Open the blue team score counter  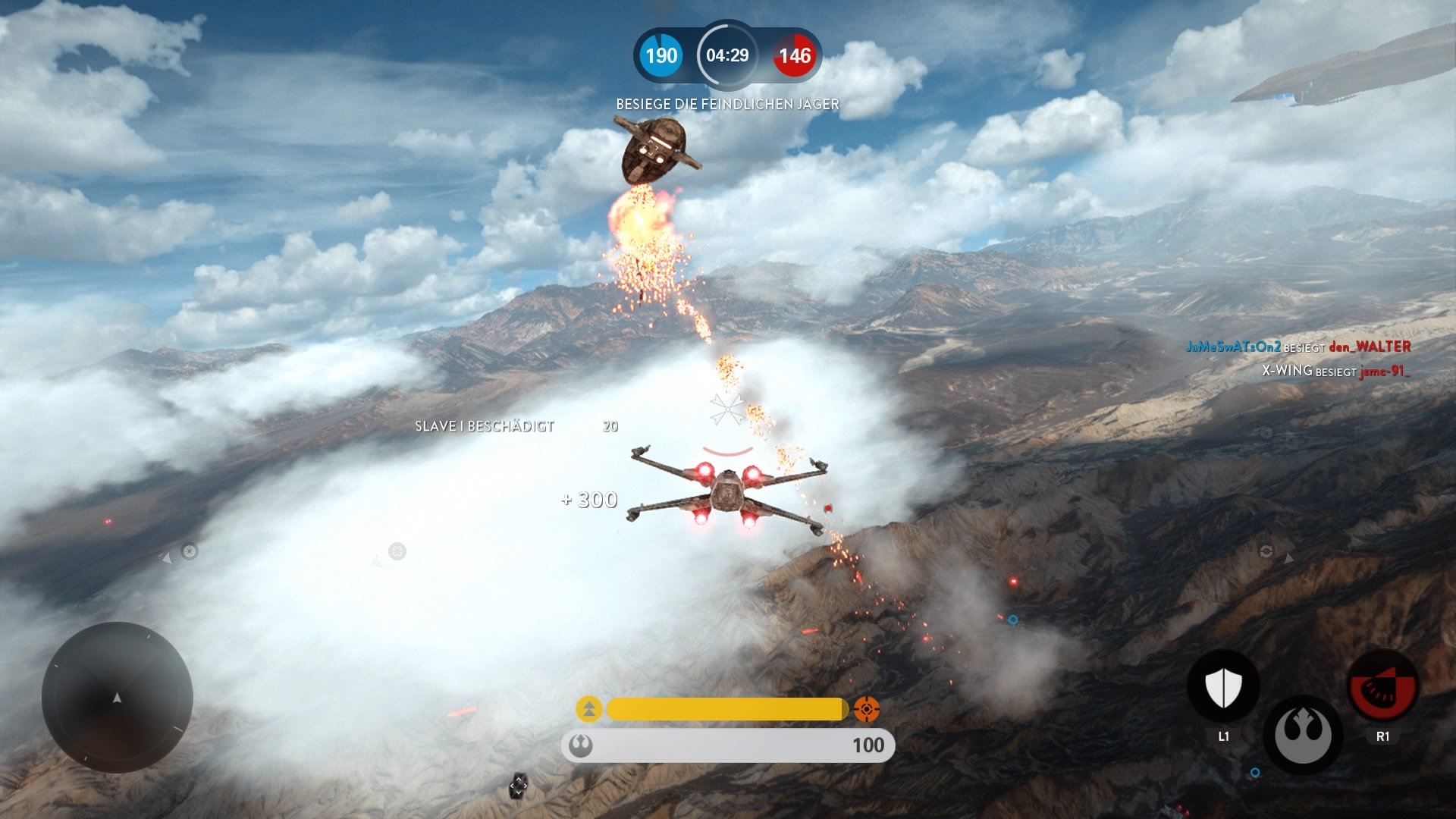pos(661,55)
